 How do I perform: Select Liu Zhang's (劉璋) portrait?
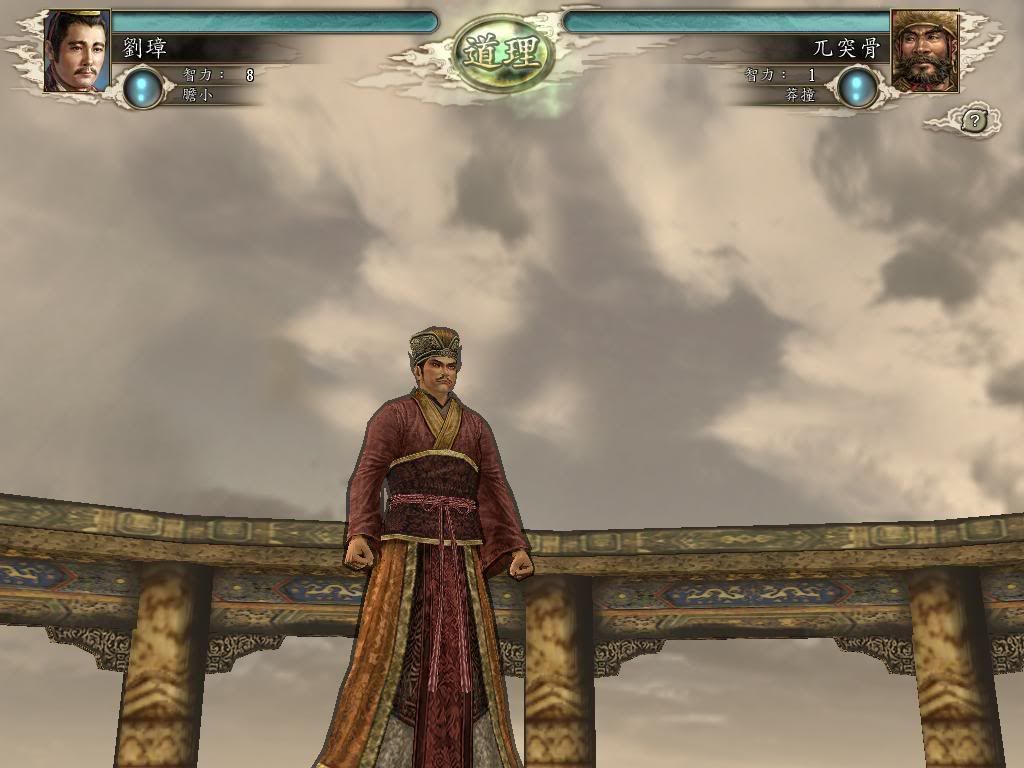click(x=76, y=50)
